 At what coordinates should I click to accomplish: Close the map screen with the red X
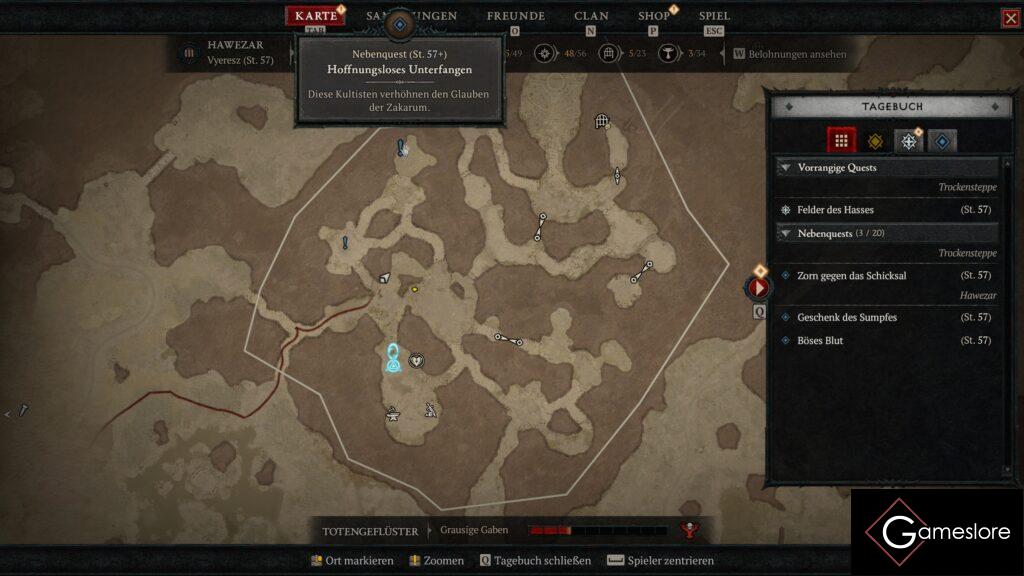pos(1011,18)
